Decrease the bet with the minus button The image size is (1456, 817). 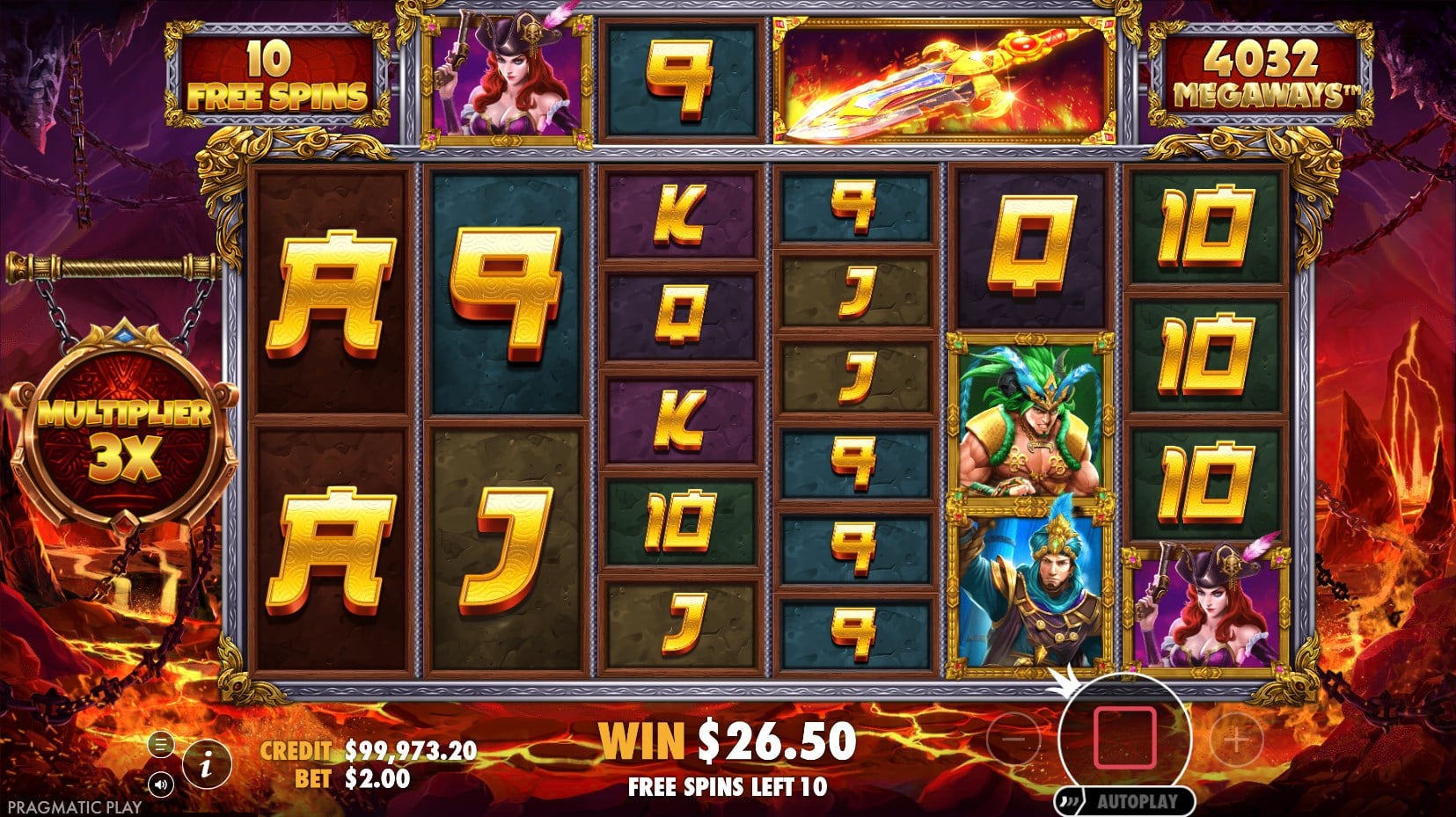click(1013, 740)
